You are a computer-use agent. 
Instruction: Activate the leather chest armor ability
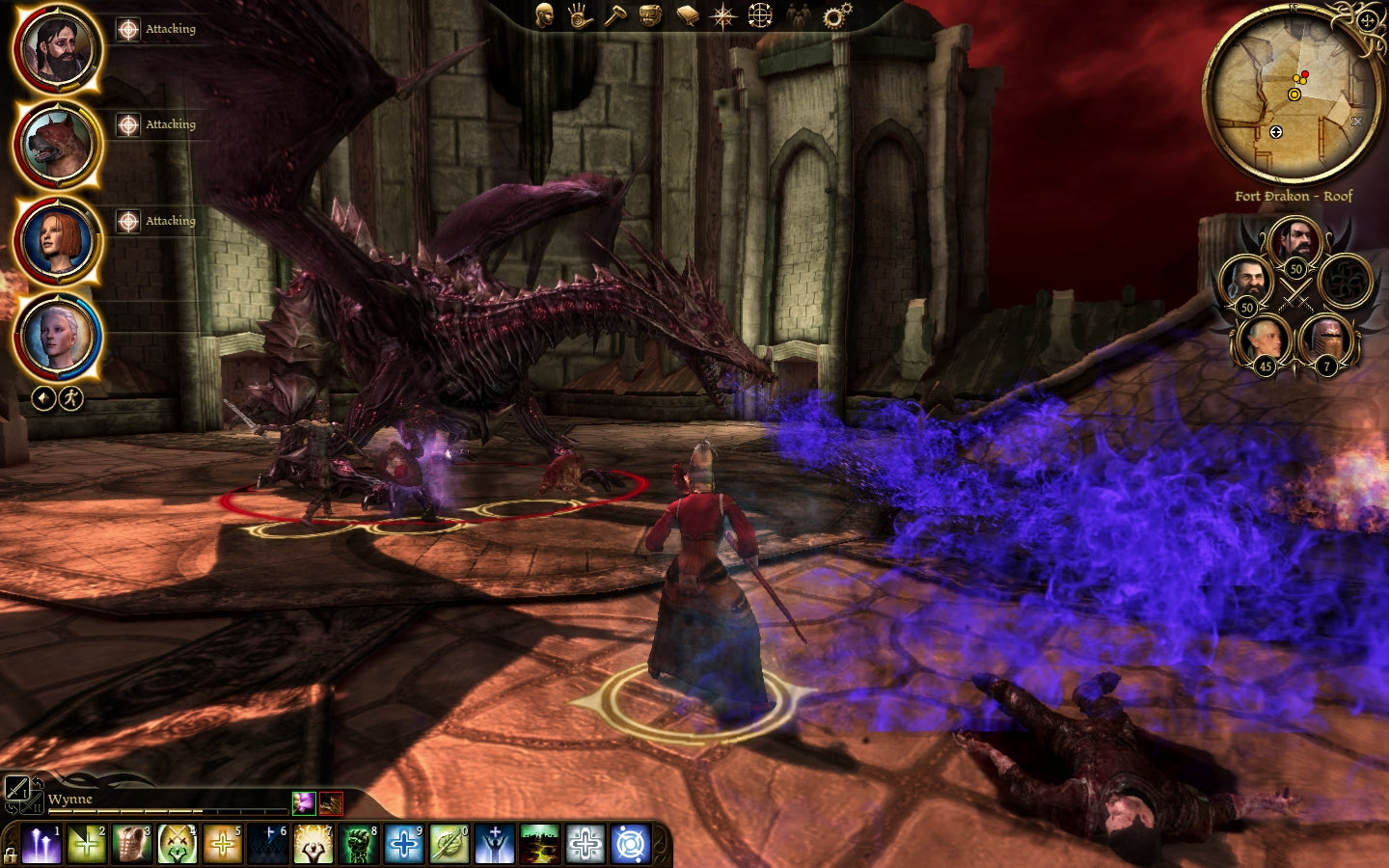(131, 845)
